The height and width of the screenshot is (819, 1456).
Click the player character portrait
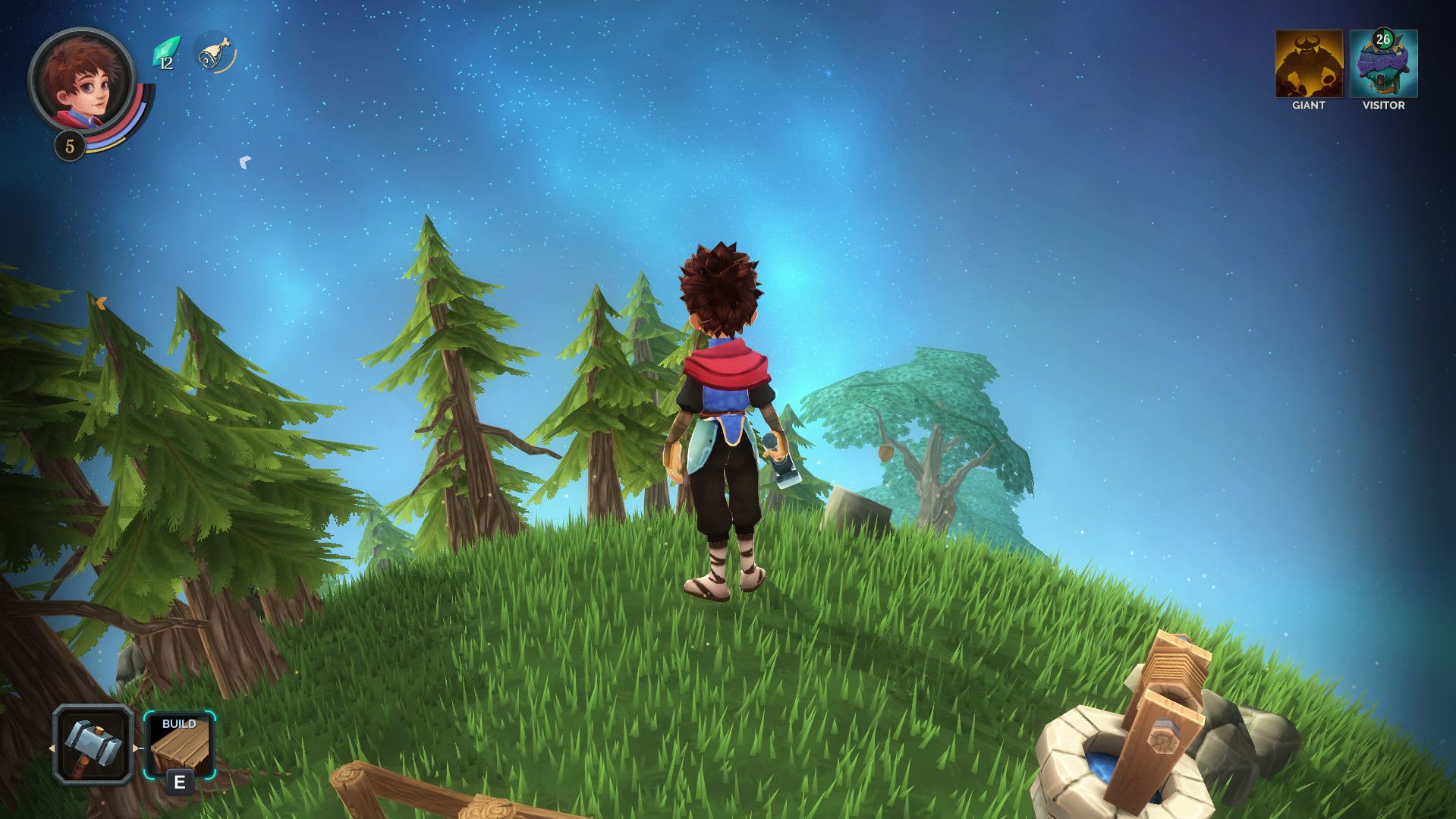pyautogui.click(x=82, y=80)
